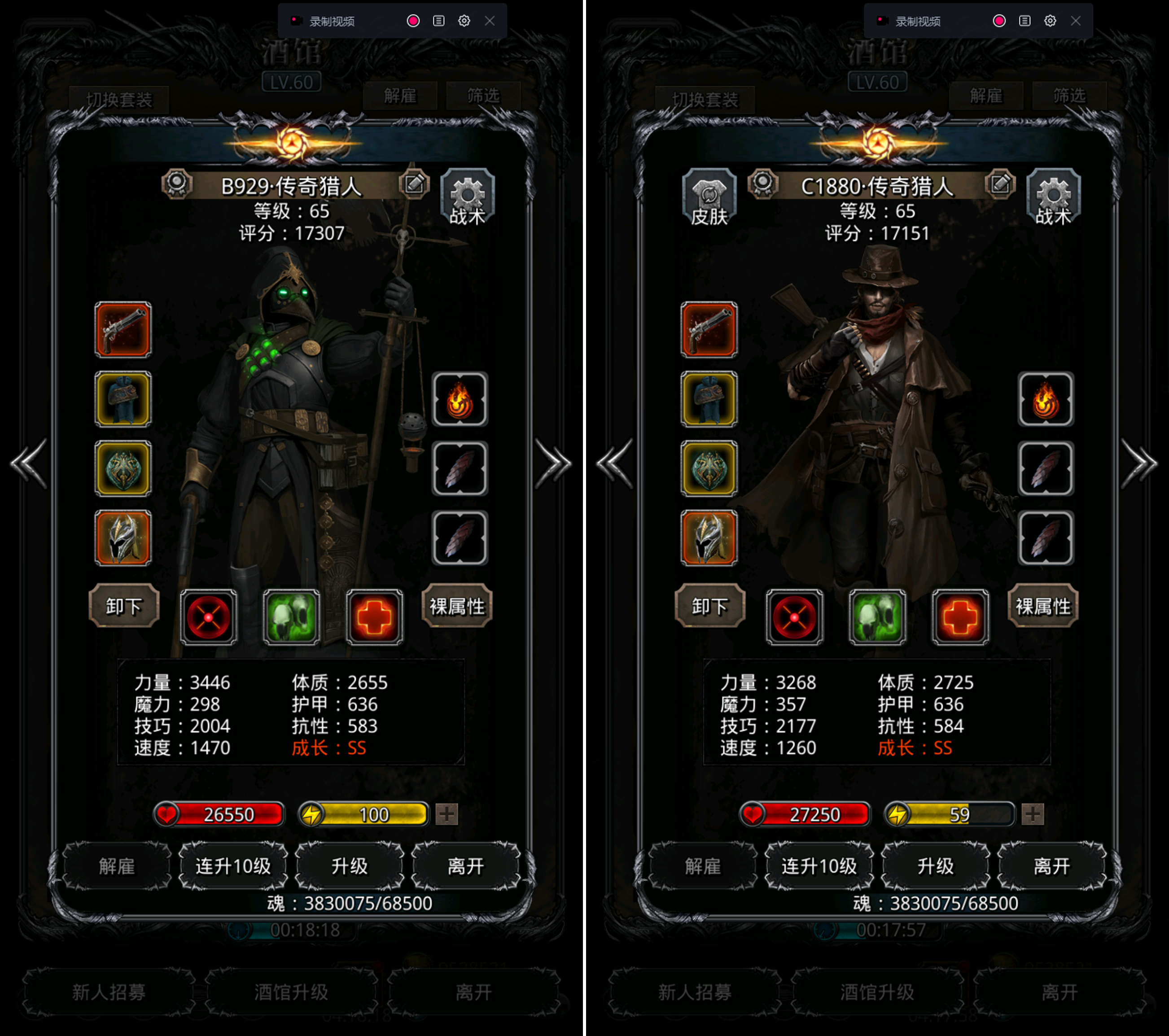Select B929's teal shield emblem slot

tap(123, 469)
